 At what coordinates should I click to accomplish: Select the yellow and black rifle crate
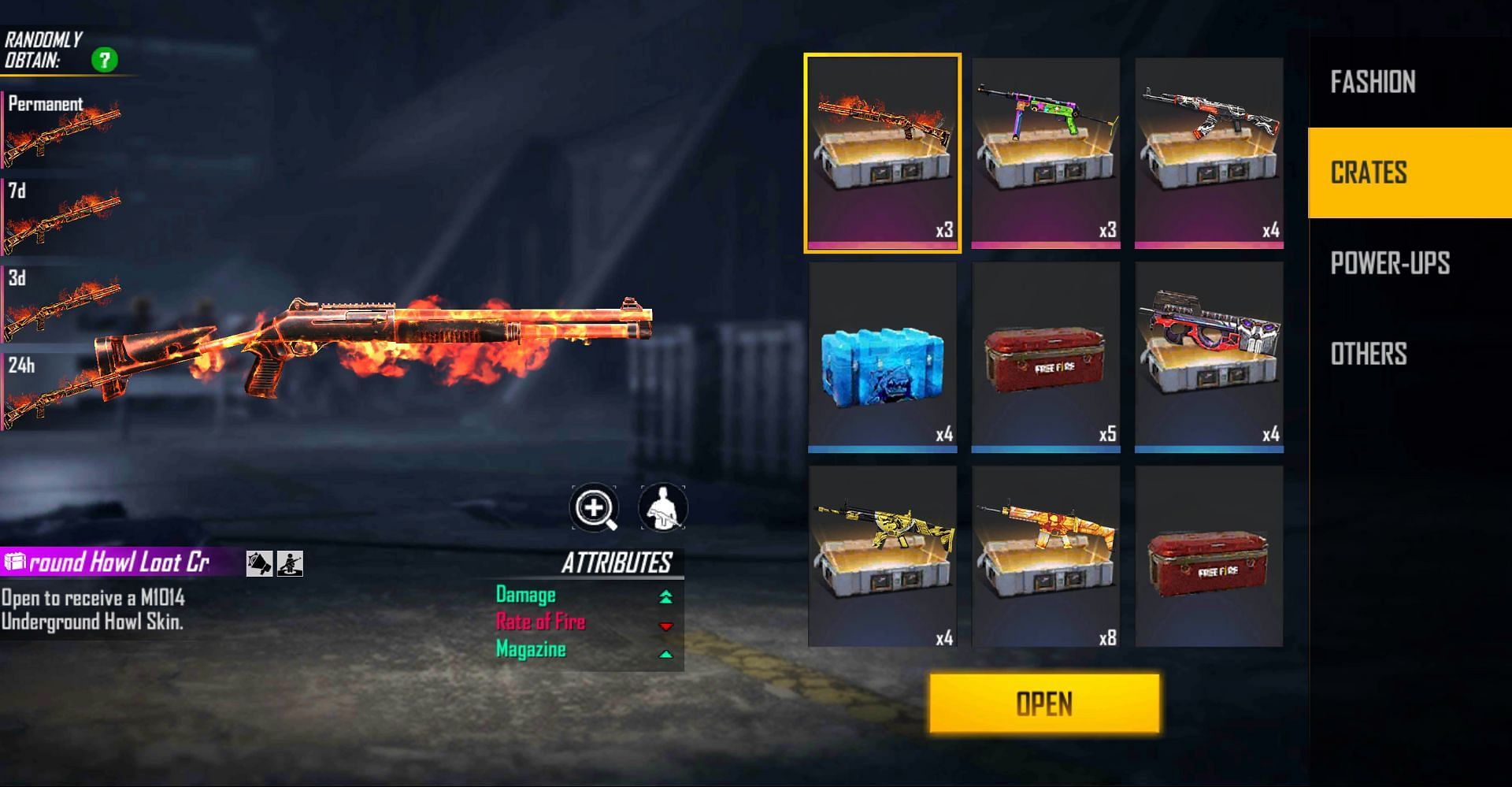[882, 557]
